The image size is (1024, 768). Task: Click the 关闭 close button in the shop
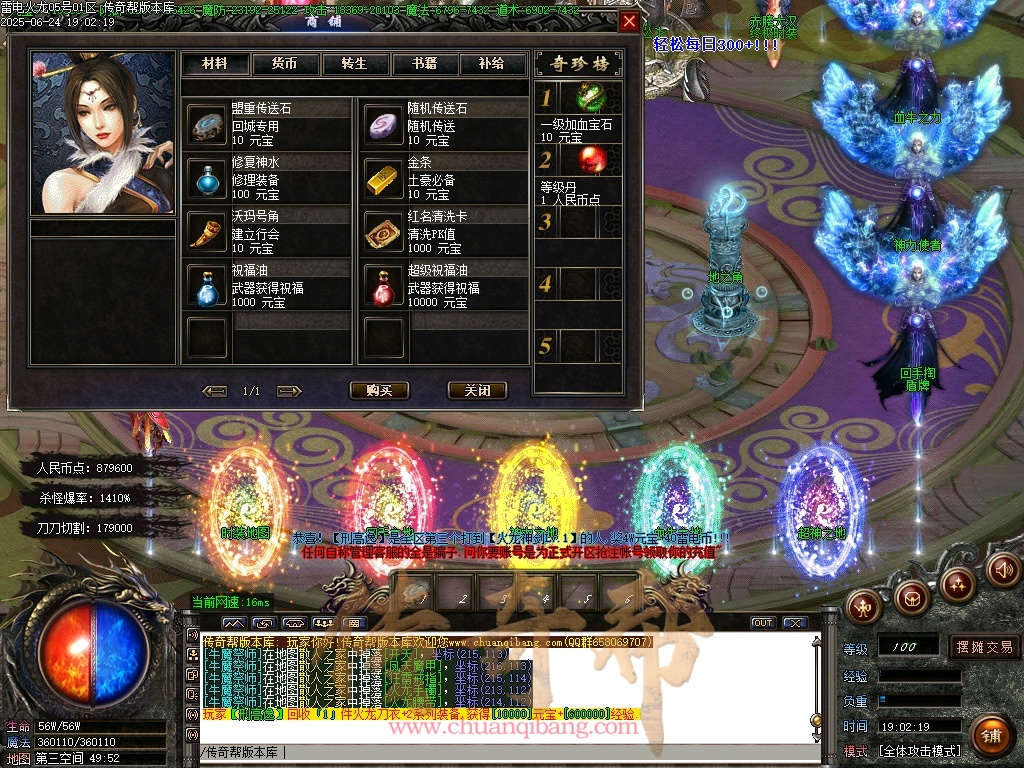tap(477, 390)
